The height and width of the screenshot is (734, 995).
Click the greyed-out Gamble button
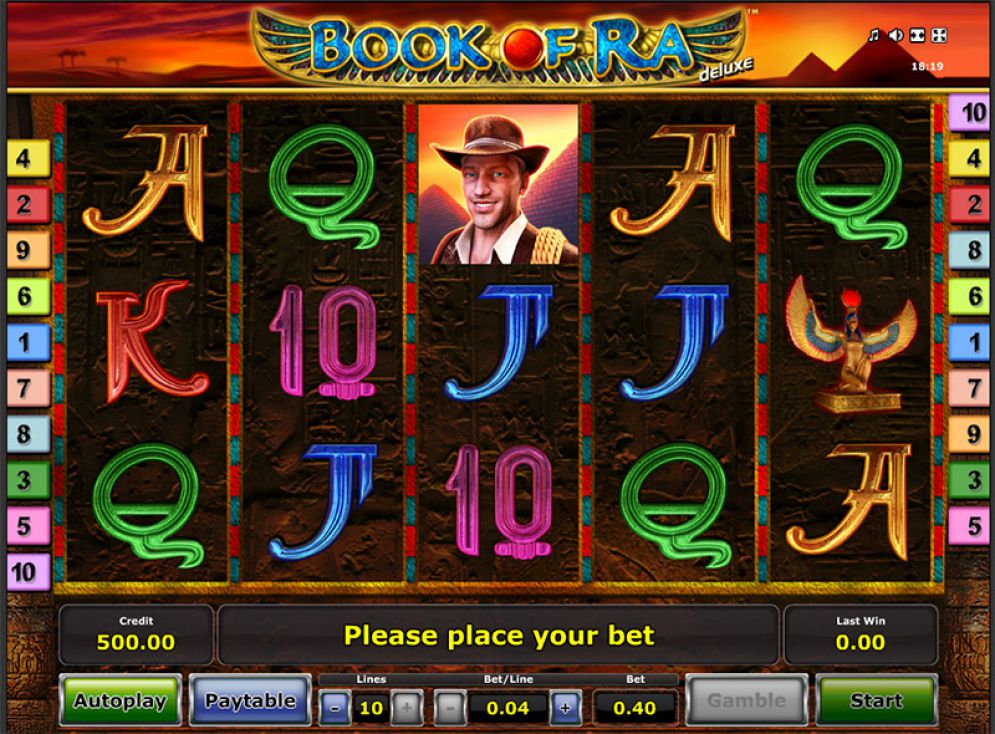point(746,700)
